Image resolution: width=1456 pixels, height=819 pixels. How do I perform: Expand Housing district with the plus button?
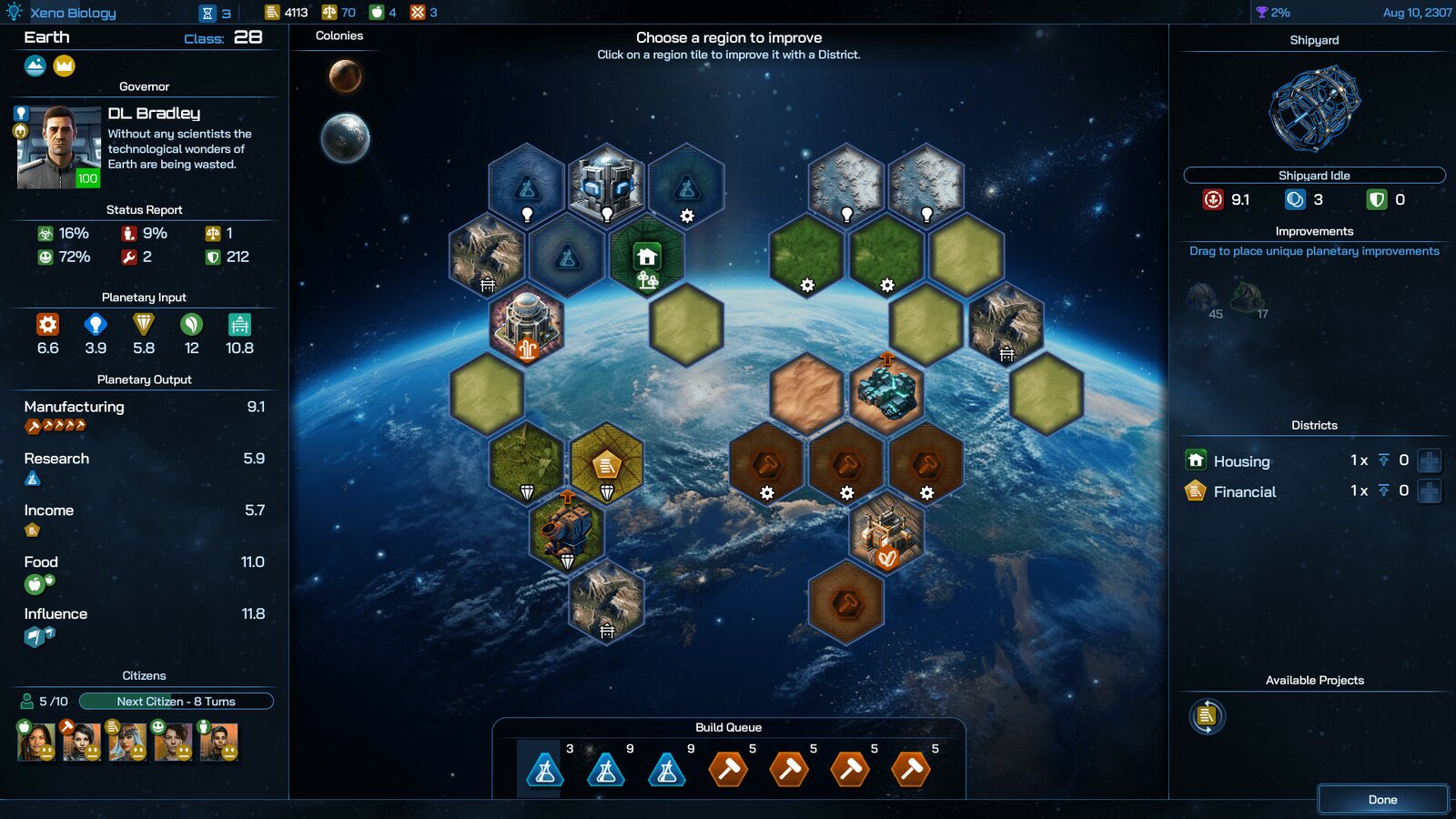(x=1430, y=460)
